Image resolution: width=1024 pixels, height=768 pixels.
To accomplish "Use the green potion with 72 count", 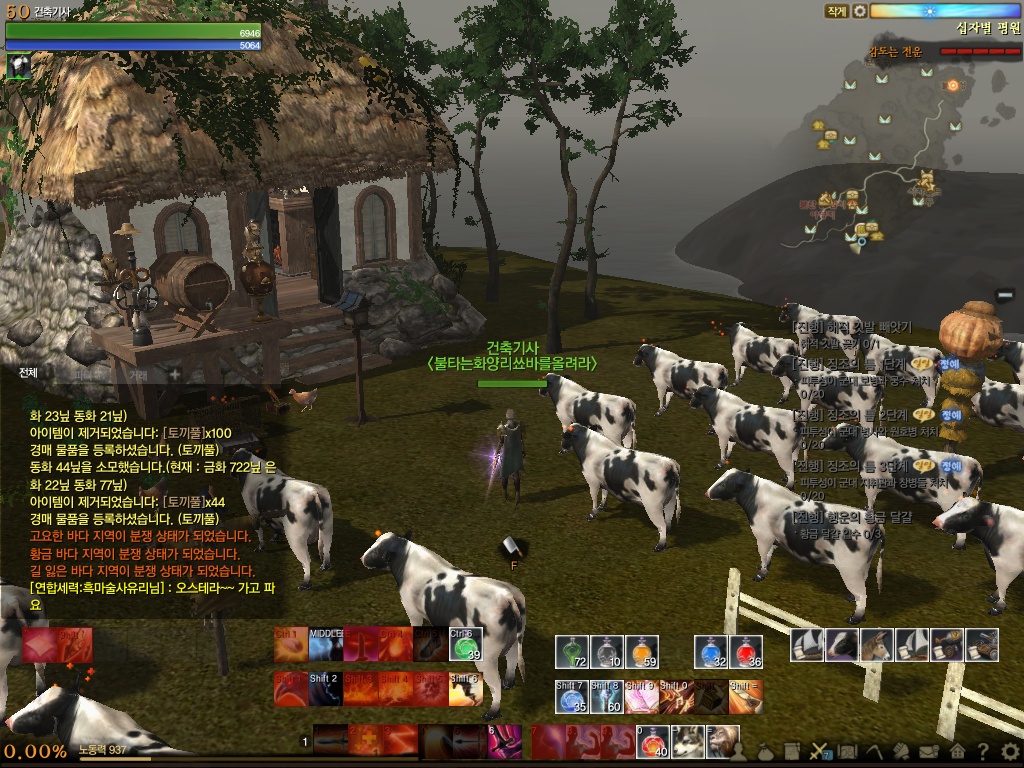I will tap(572, 652).
